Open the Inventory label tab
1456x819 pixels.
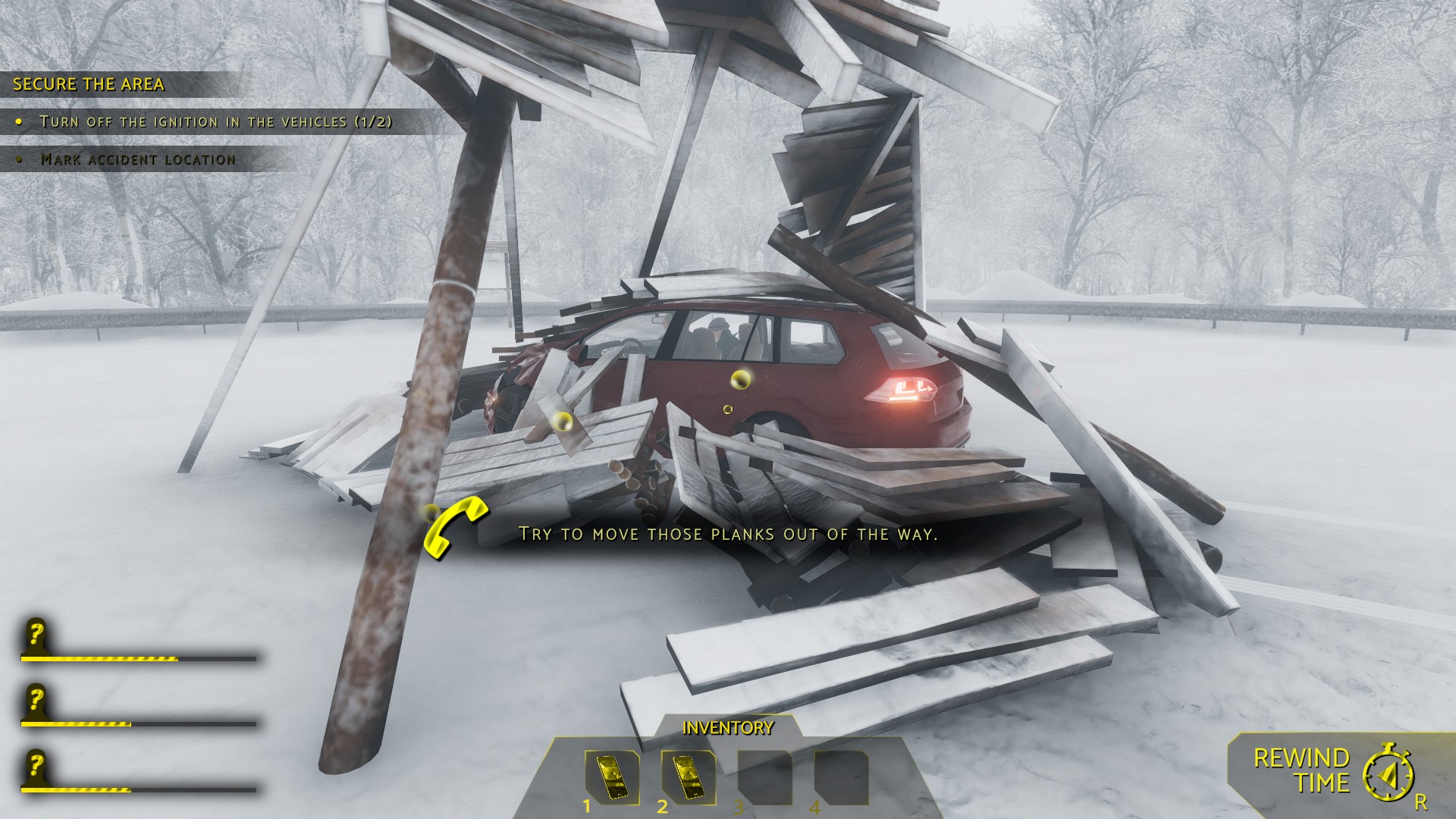pyautogui.click(x=728, y=729)
